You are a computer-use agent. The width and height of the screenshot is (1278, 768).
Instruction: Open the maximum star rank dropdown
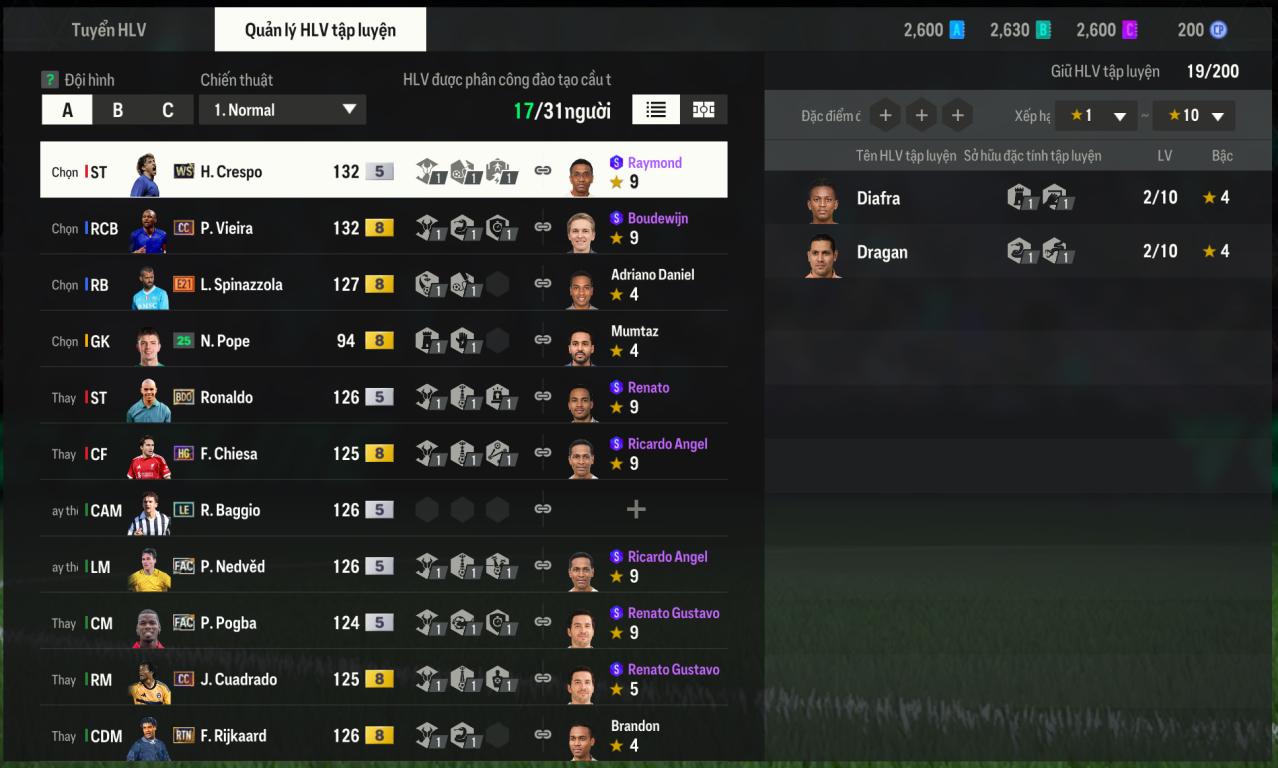coord(1193,116)
